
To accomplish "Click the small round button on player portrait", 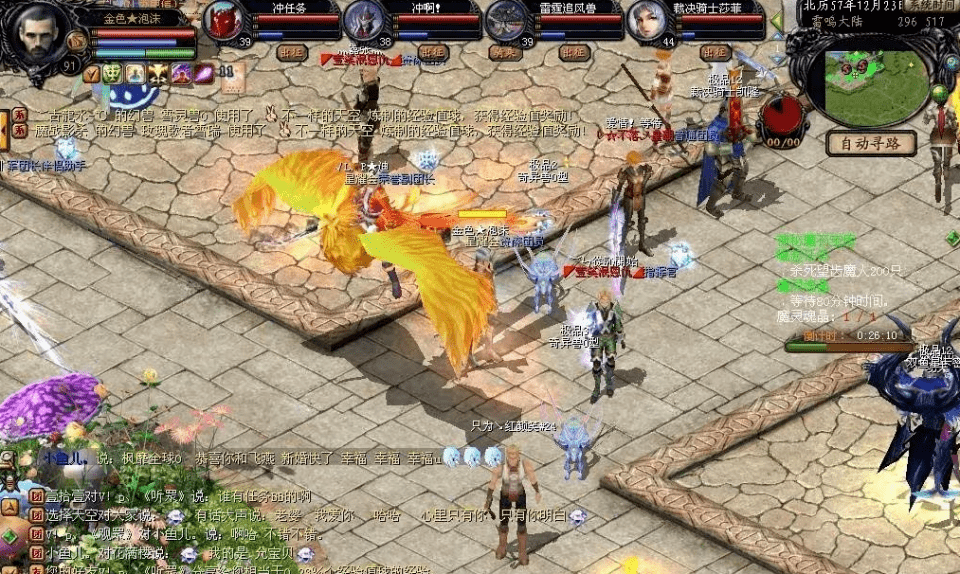I will coord(76,41).
